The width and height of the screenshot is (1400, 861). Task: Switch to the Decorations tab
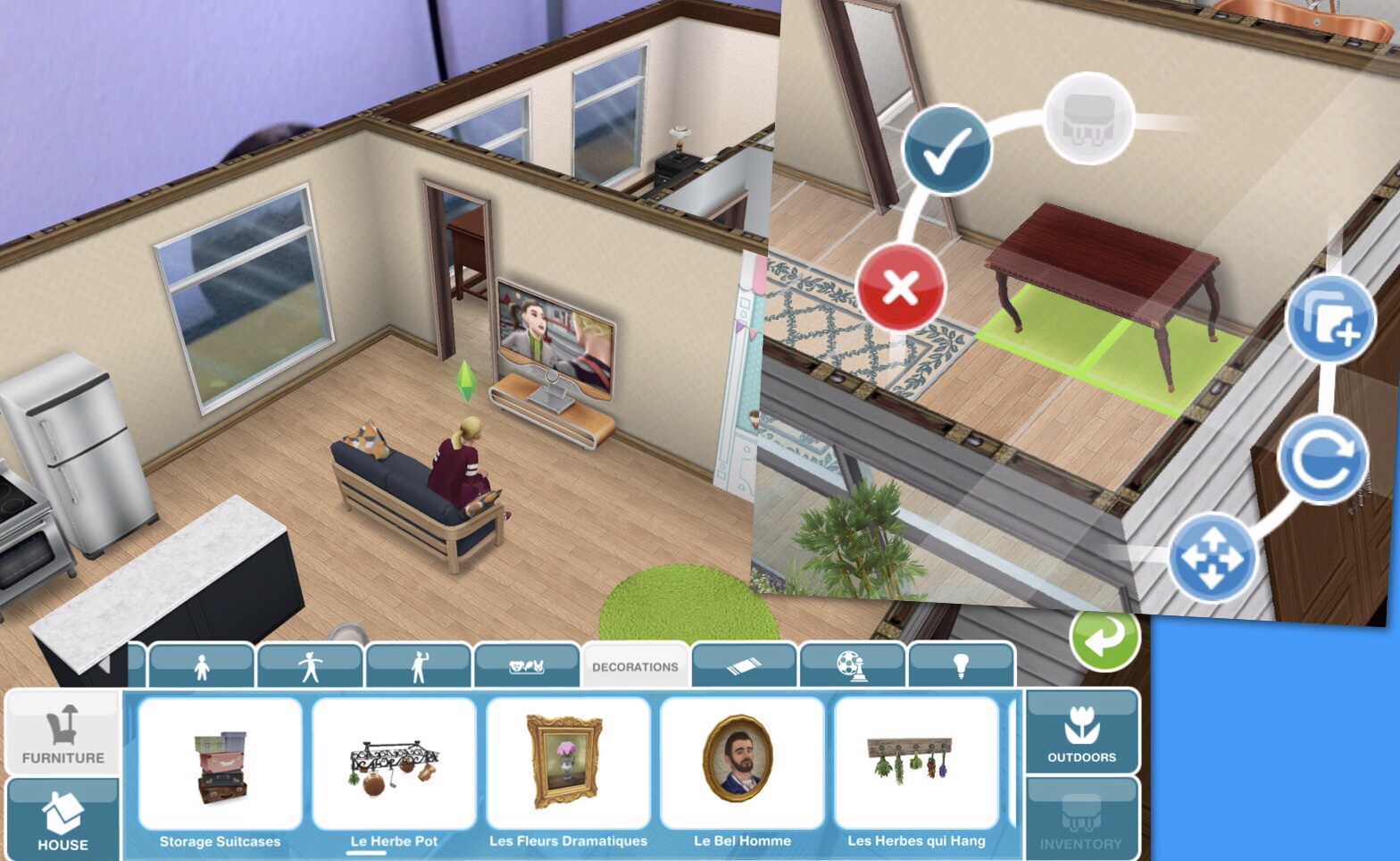coord(636,665)
